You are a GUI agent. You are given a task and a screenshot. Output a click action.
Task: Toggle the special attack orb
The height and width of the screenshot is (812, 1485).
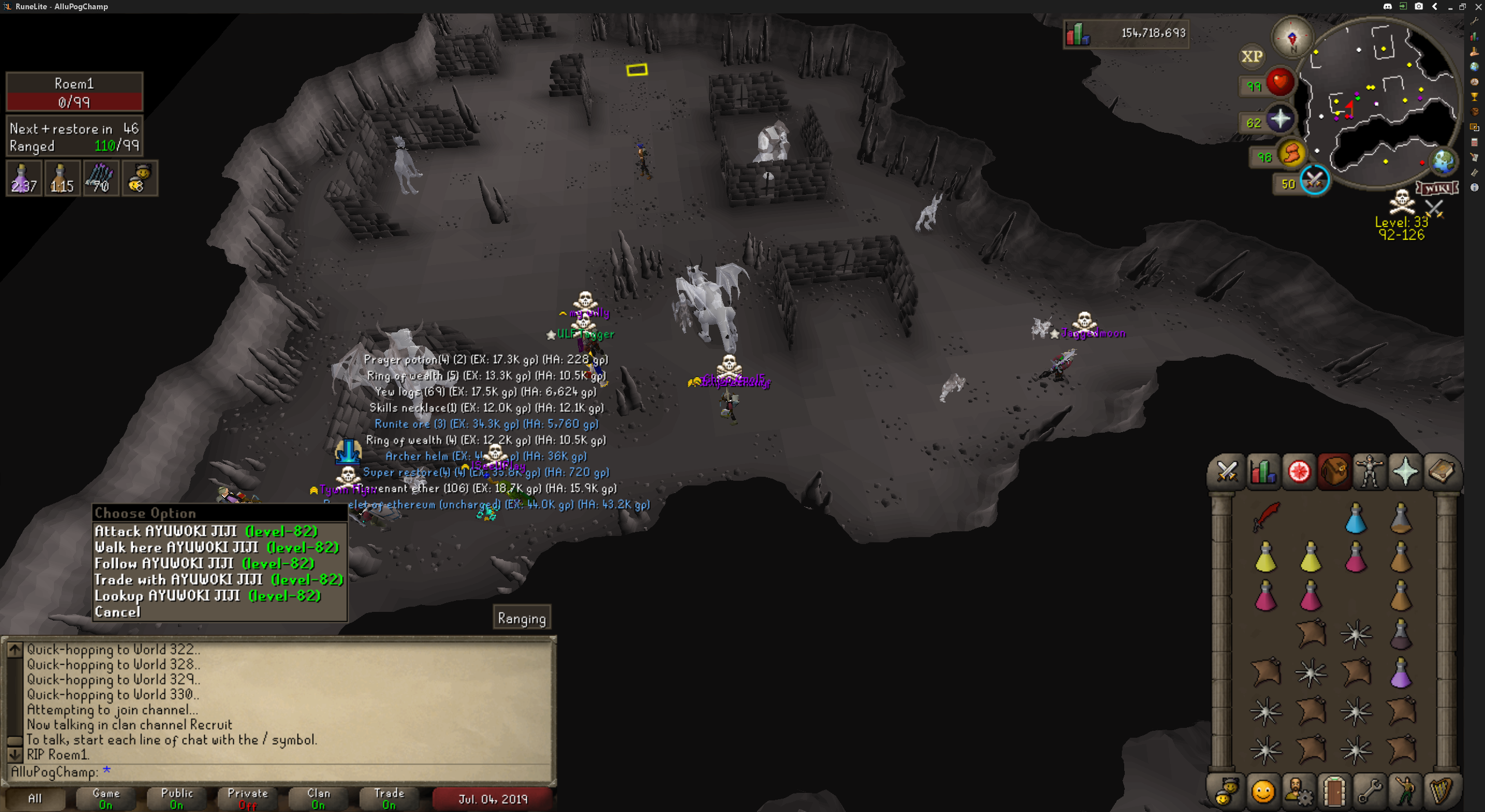[x=1314, y=180]
